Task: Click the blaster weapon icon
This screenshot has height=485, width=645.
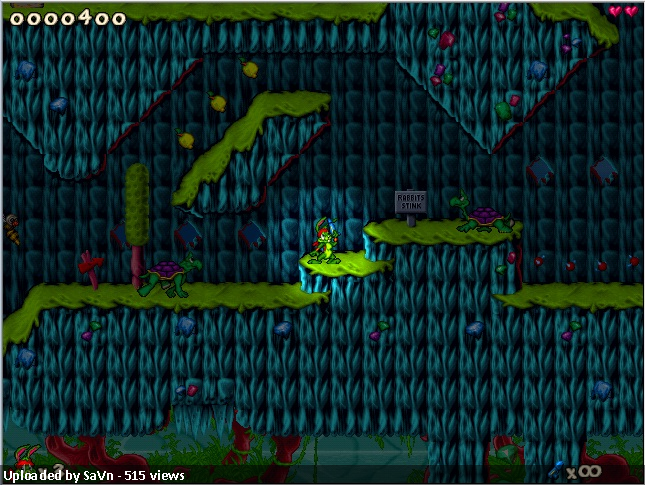Action: [557, 467]
